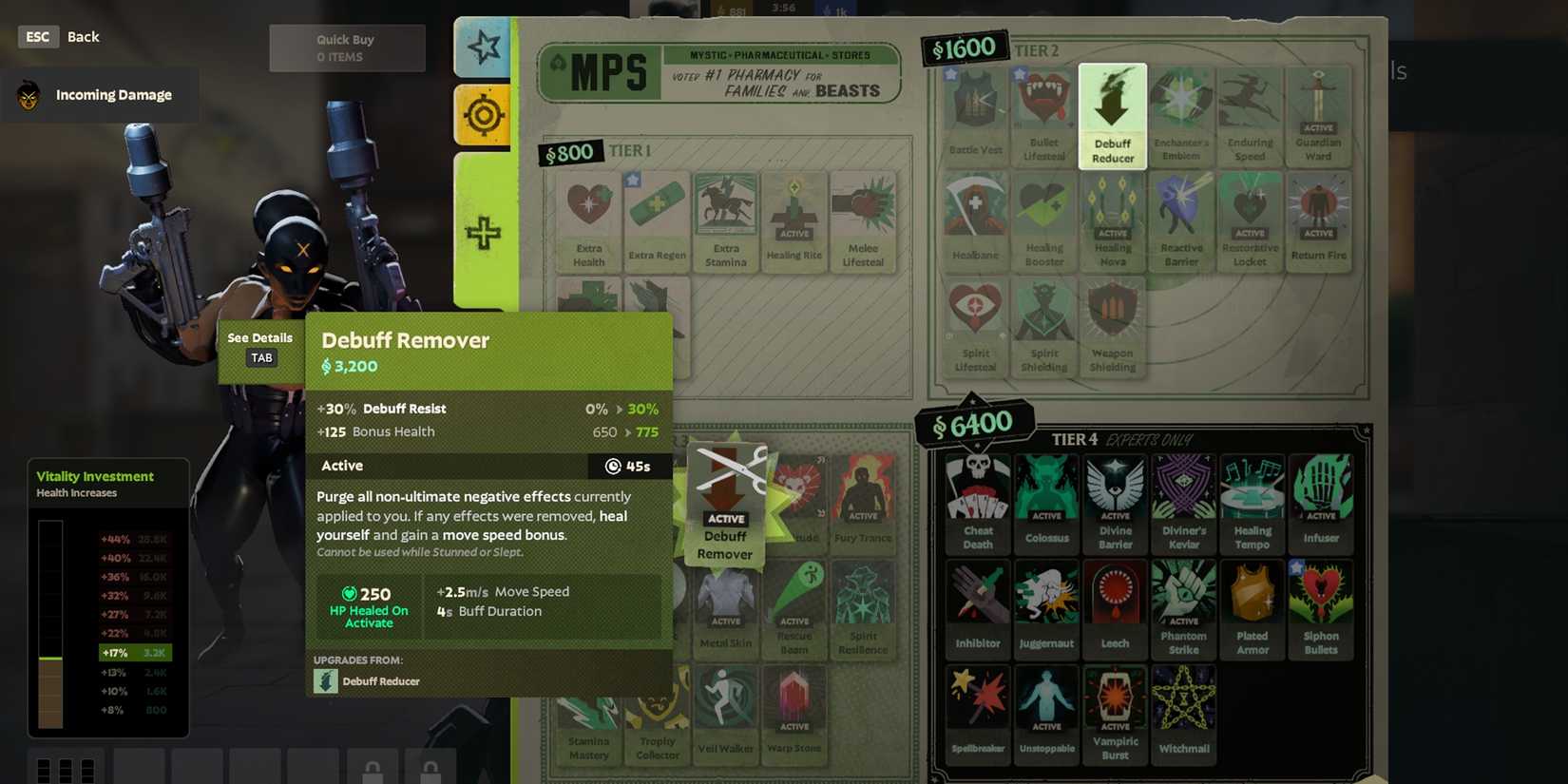Viewport: 1568px width, 784px height.
Task: Pick the Warp Stone item
Action: [794, 708]
